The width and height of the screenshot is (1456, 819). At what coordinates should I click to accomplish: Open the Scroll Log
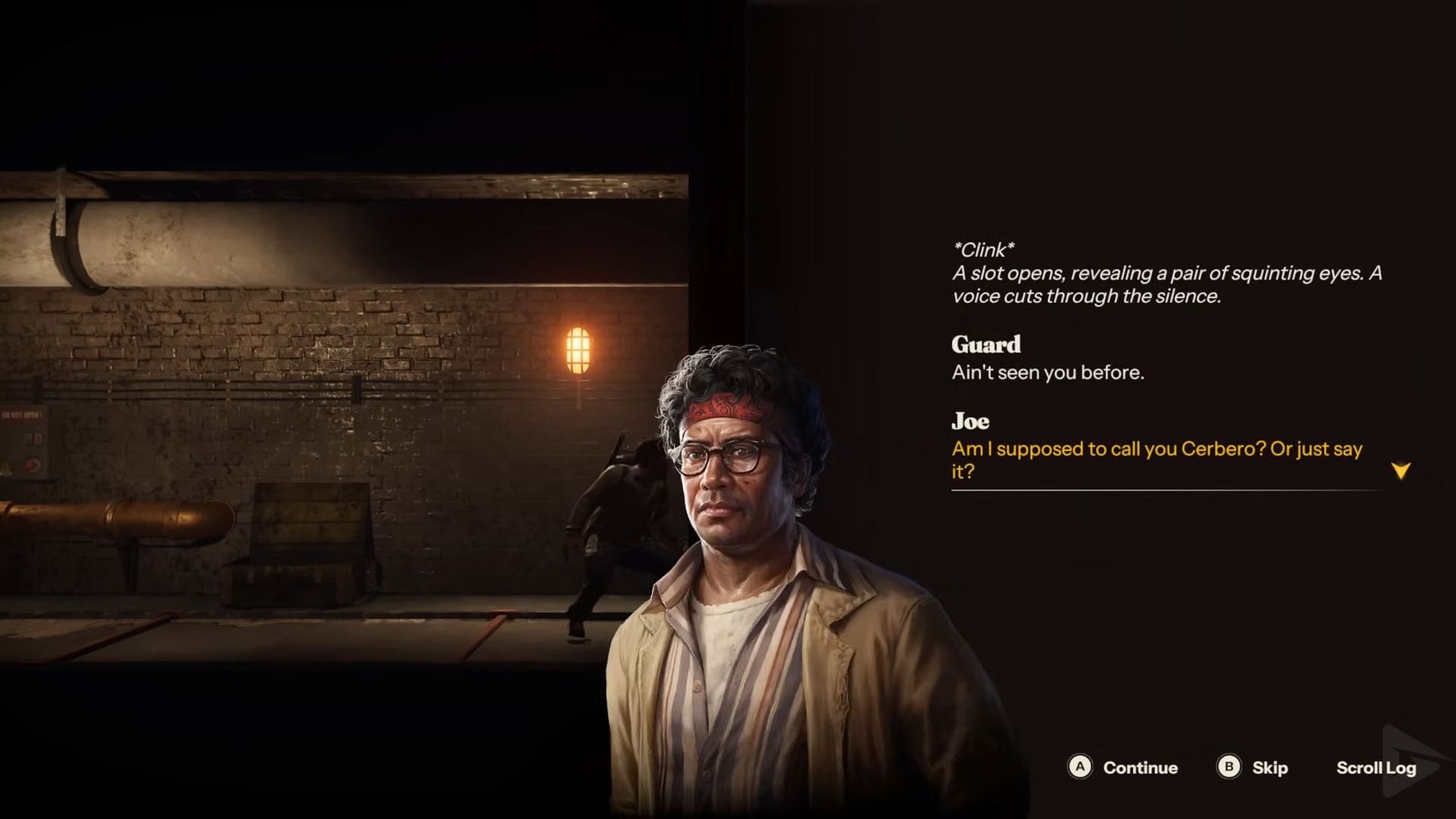(x=1376, y=767)
